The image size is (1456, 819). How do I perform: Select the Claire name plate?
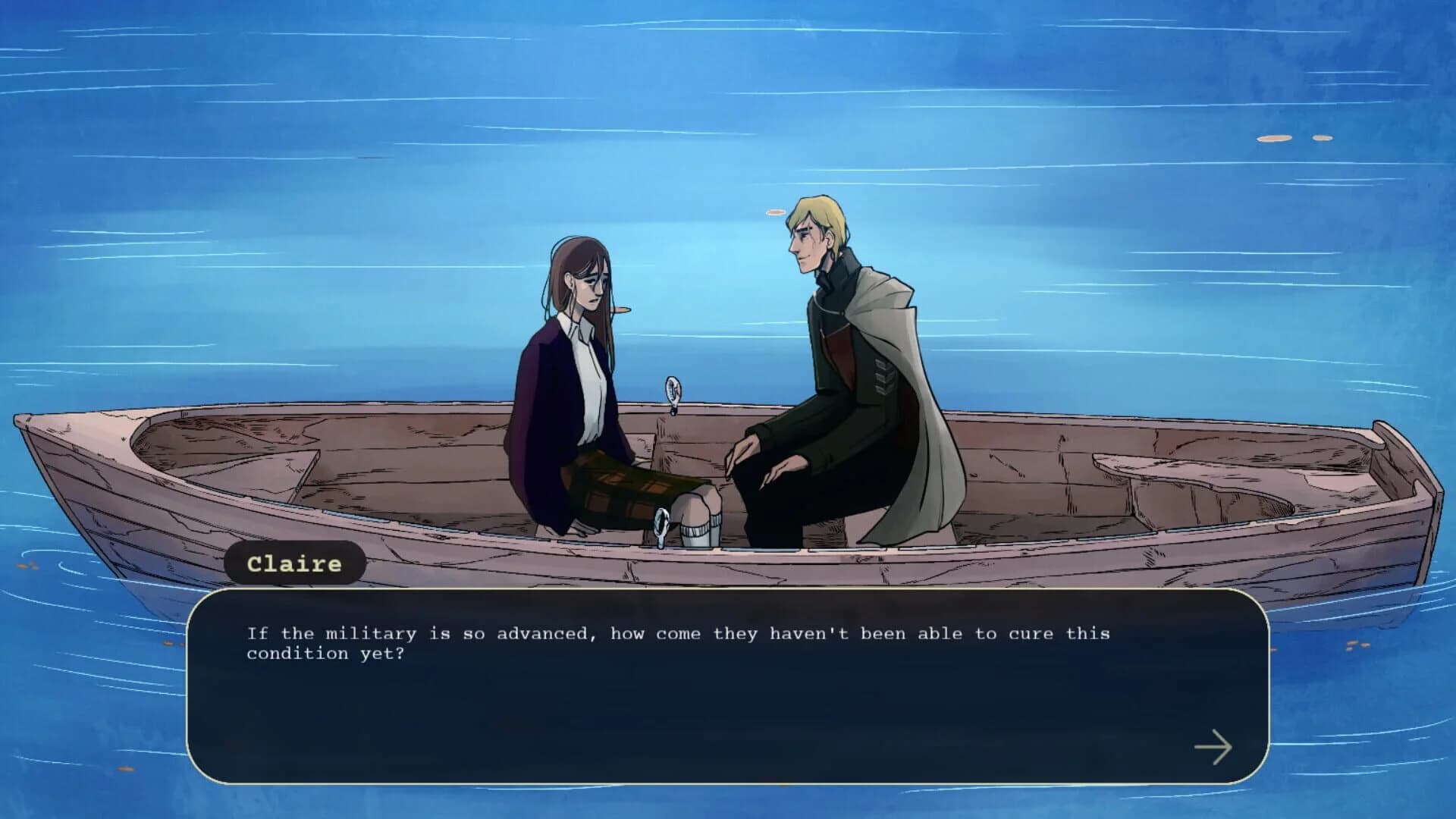296,563
